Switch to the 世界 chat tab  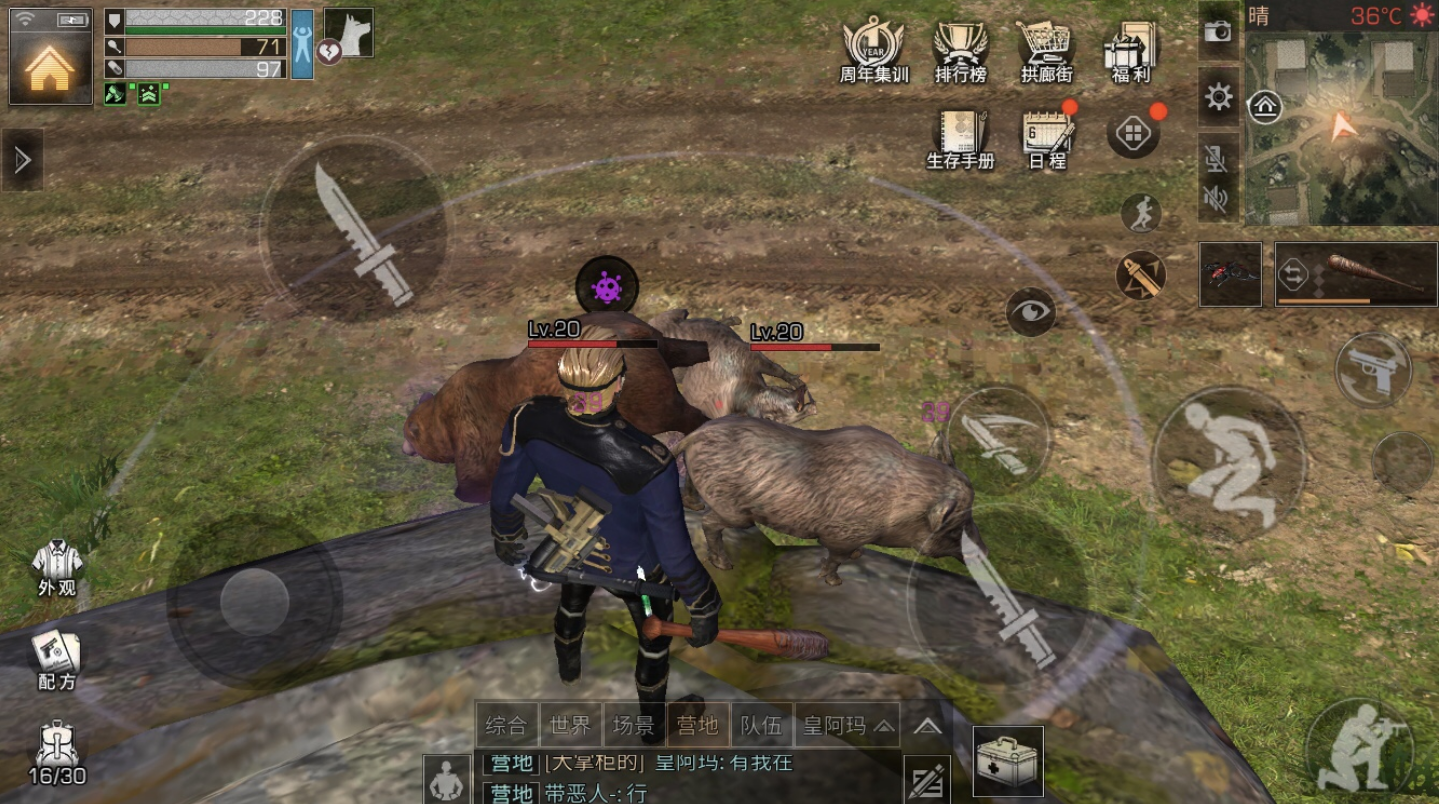coord(570,725)
